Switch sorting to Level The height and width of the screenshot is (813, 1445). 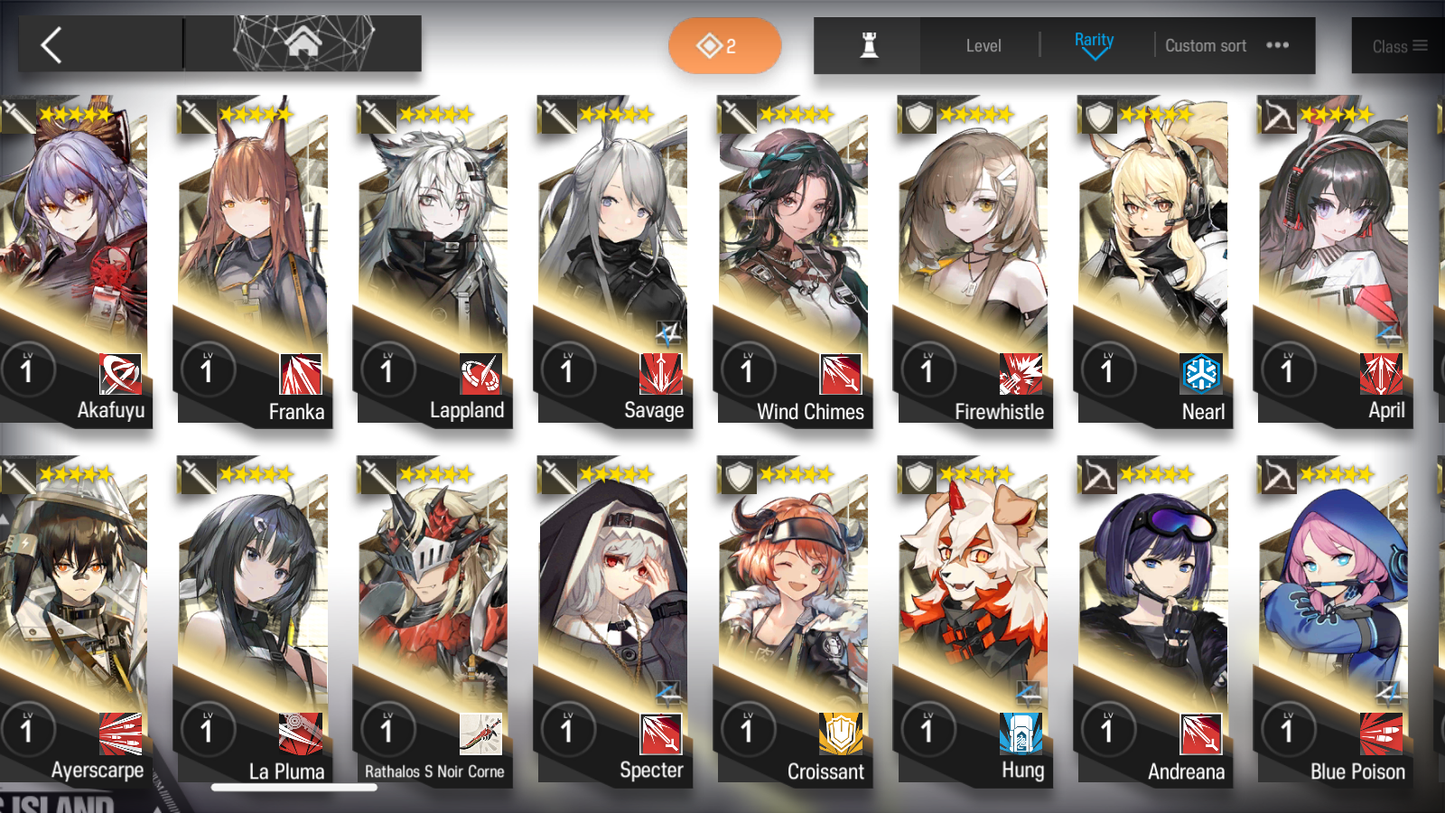click(984, 45)
